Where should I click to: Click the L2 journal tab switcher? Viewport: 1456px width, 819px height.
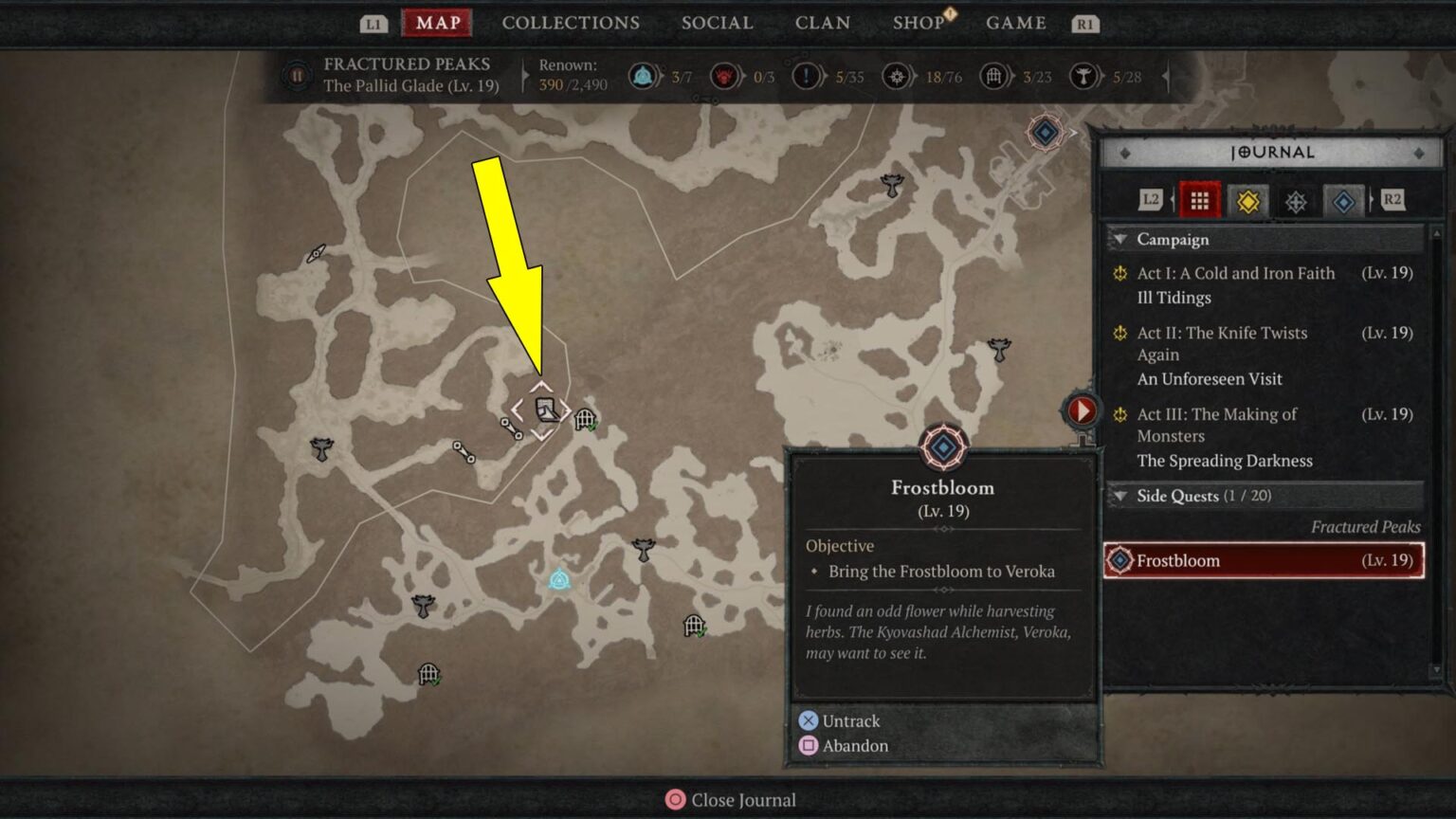(1151, 201)
